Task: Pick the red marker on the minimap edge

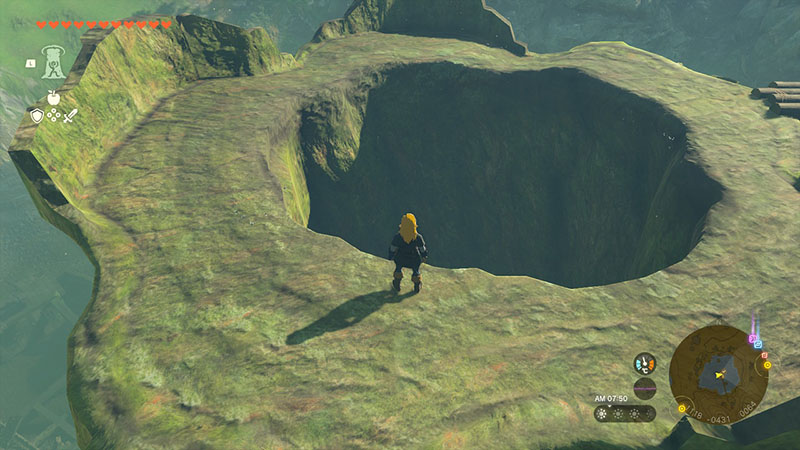Action: pyautogui.click(x=764, y=354)
